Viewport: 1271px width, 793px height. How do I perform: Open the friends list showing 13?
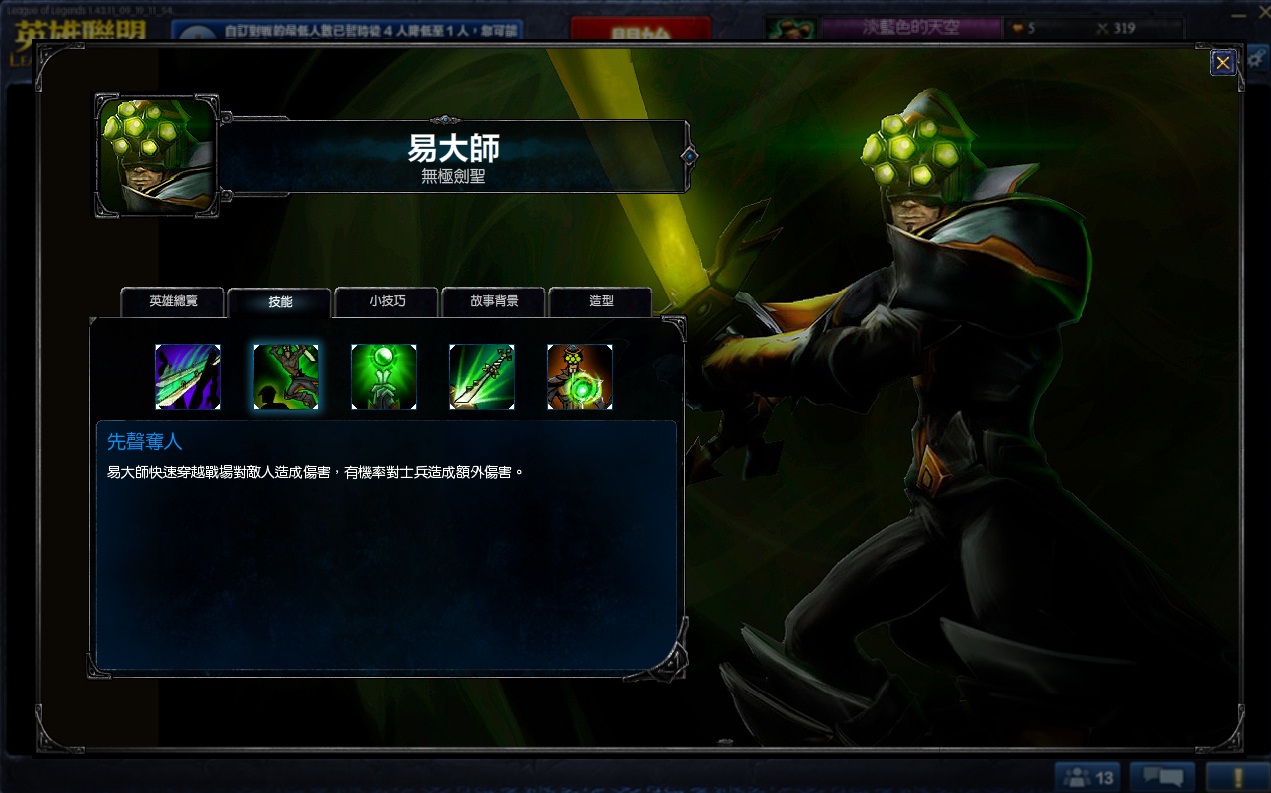coord(1088,777)
